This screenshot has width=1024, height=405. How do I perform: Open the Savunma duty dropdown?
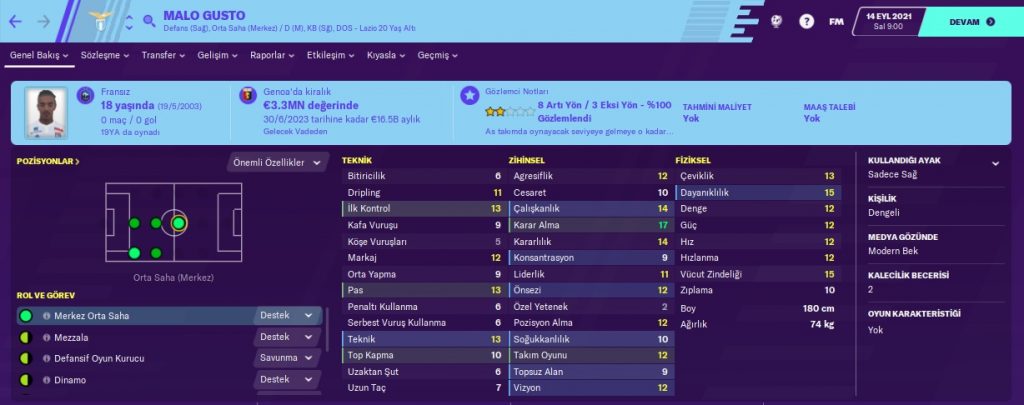287,358
